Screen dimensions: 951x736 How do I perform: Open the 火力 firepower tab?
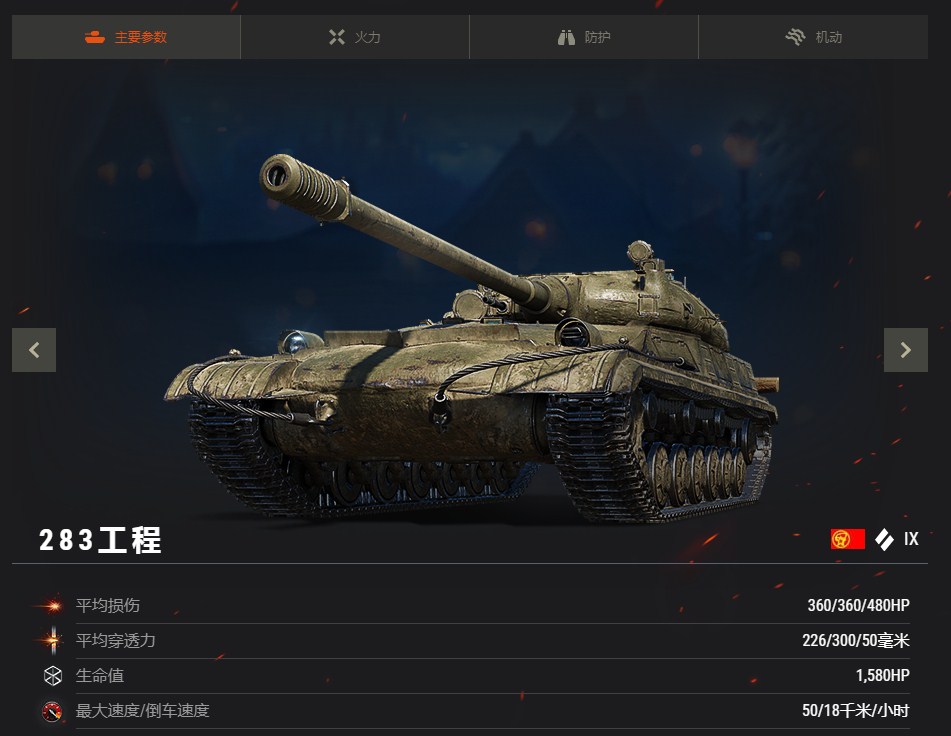pyautogui.click(x=355, y=38)
